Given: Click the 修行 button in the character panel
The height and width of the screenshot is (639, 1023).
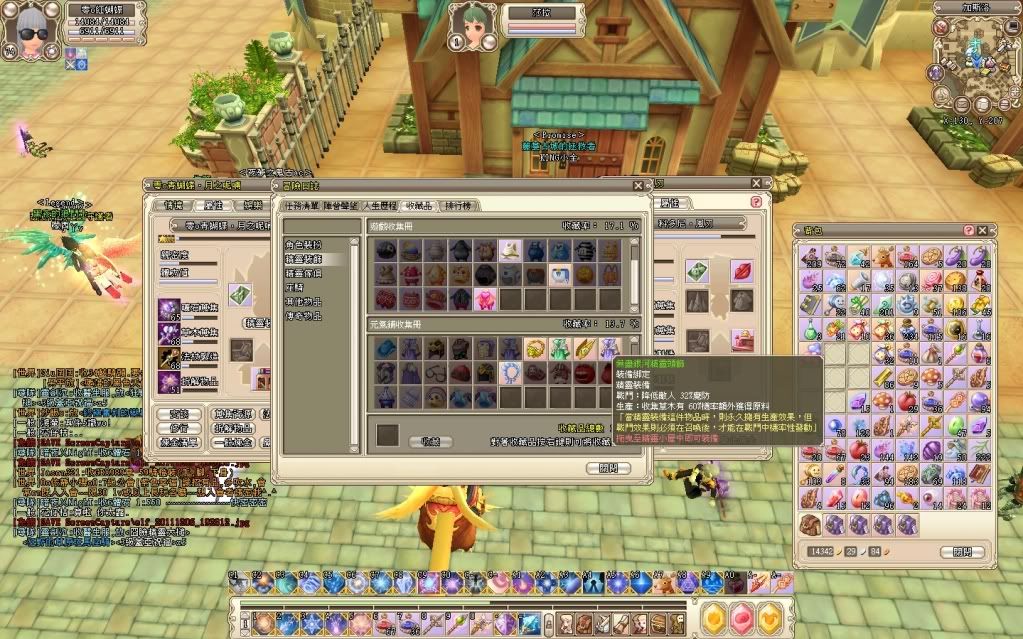Looking at the screenshot, I should (178, 428).
